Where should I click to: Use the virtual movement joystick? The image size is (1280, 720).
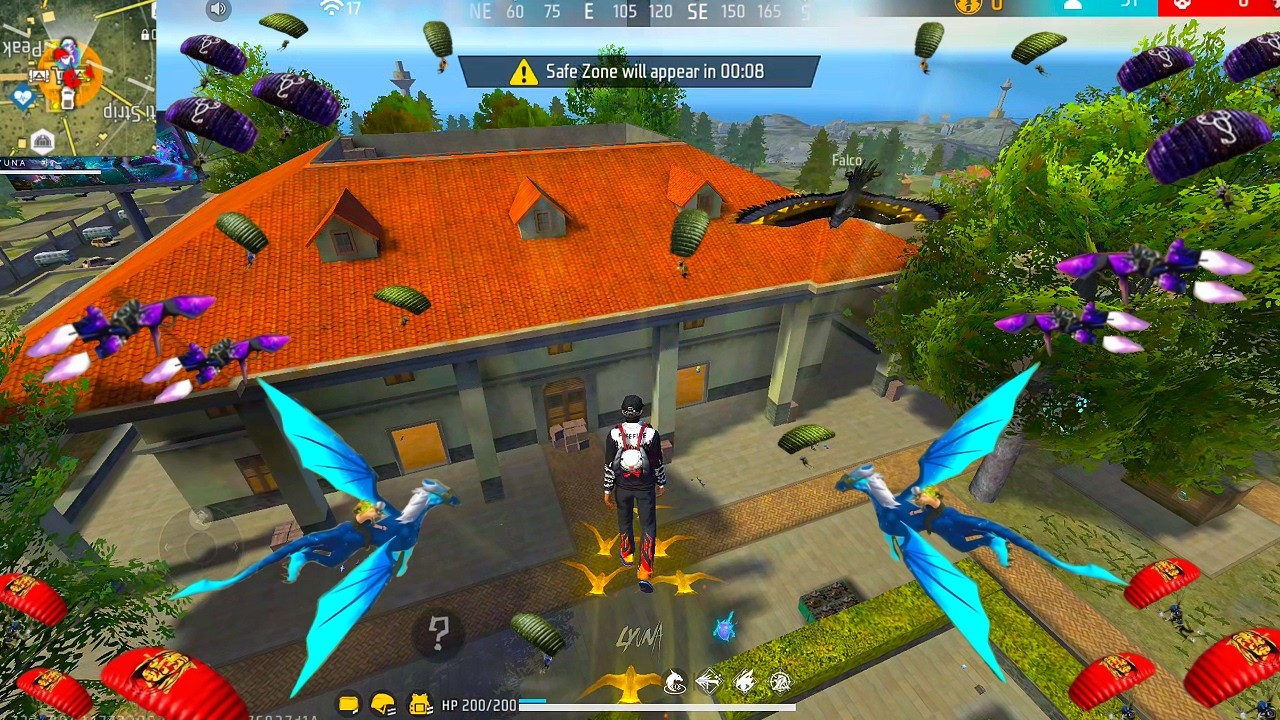coord(200,540)
